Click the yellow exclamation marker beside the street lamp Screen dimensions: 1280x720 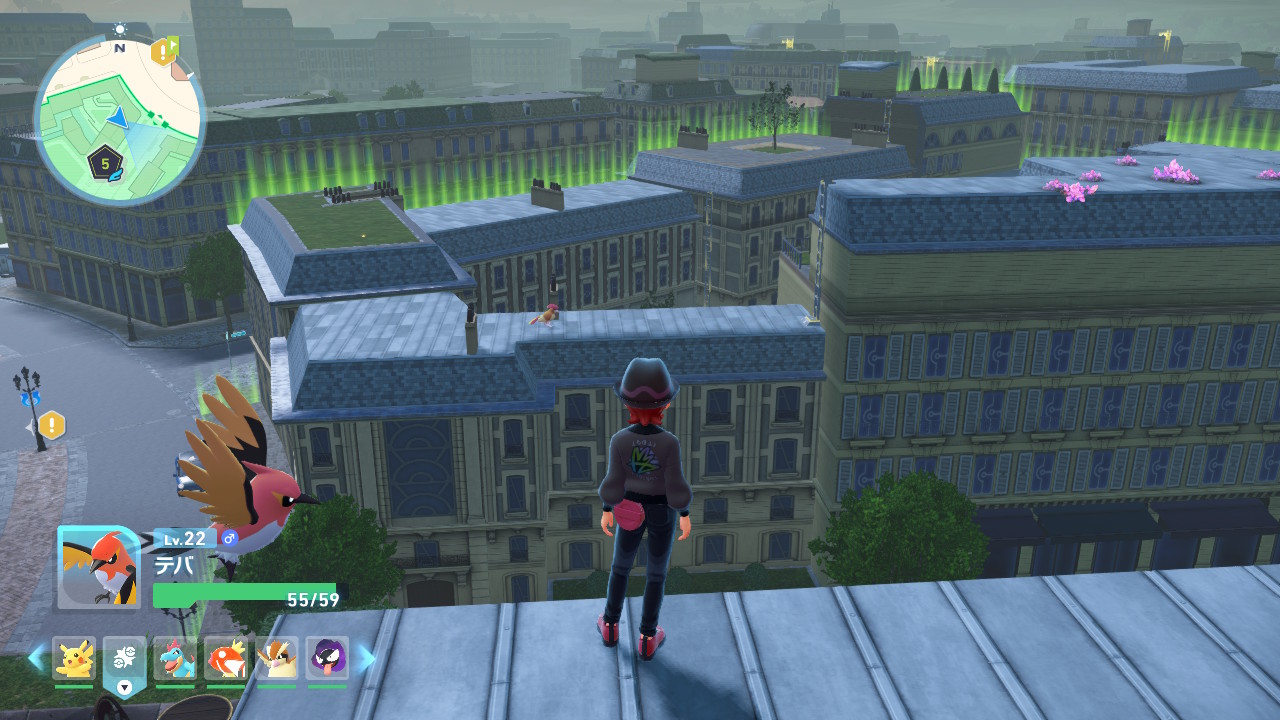[51, 425]
